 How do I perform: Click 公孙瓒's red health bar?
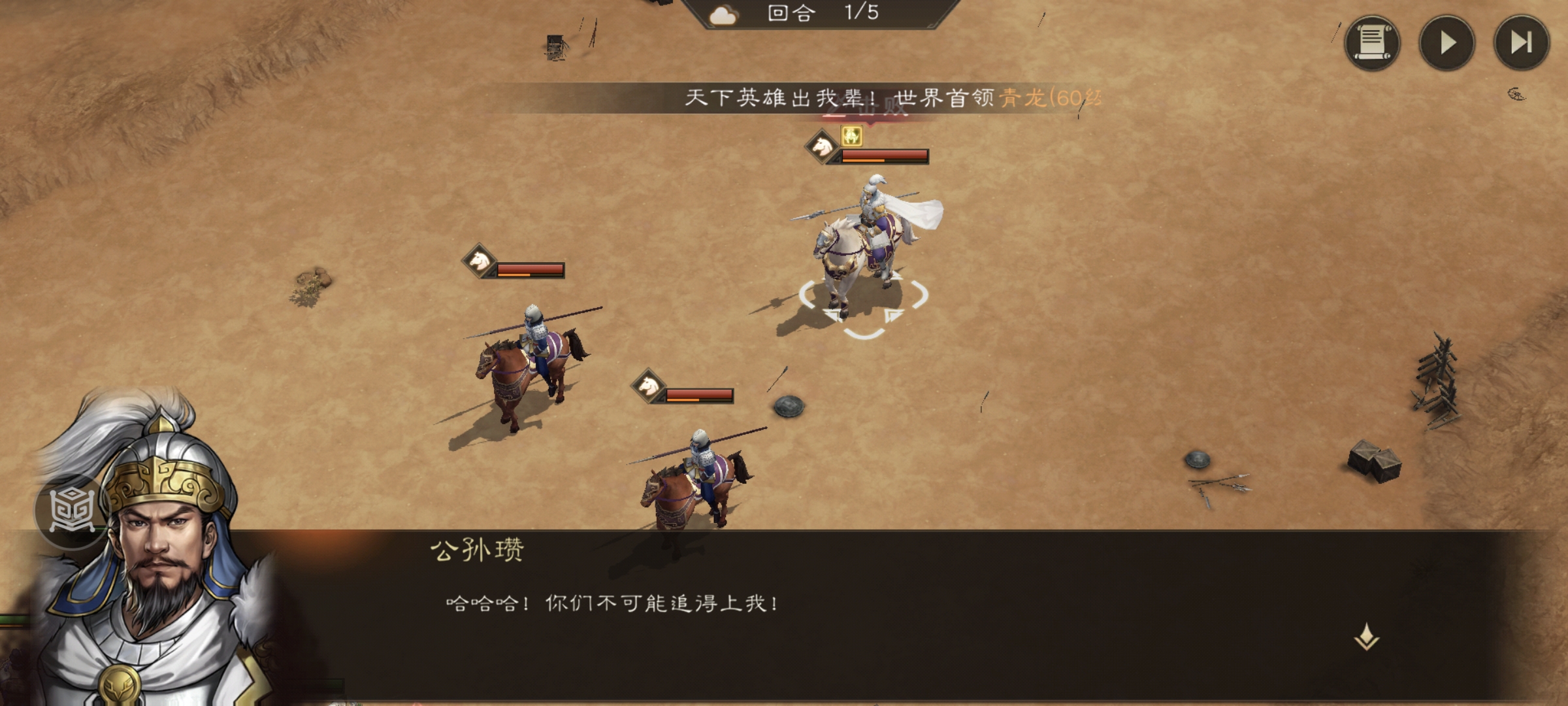coord(889,154)
